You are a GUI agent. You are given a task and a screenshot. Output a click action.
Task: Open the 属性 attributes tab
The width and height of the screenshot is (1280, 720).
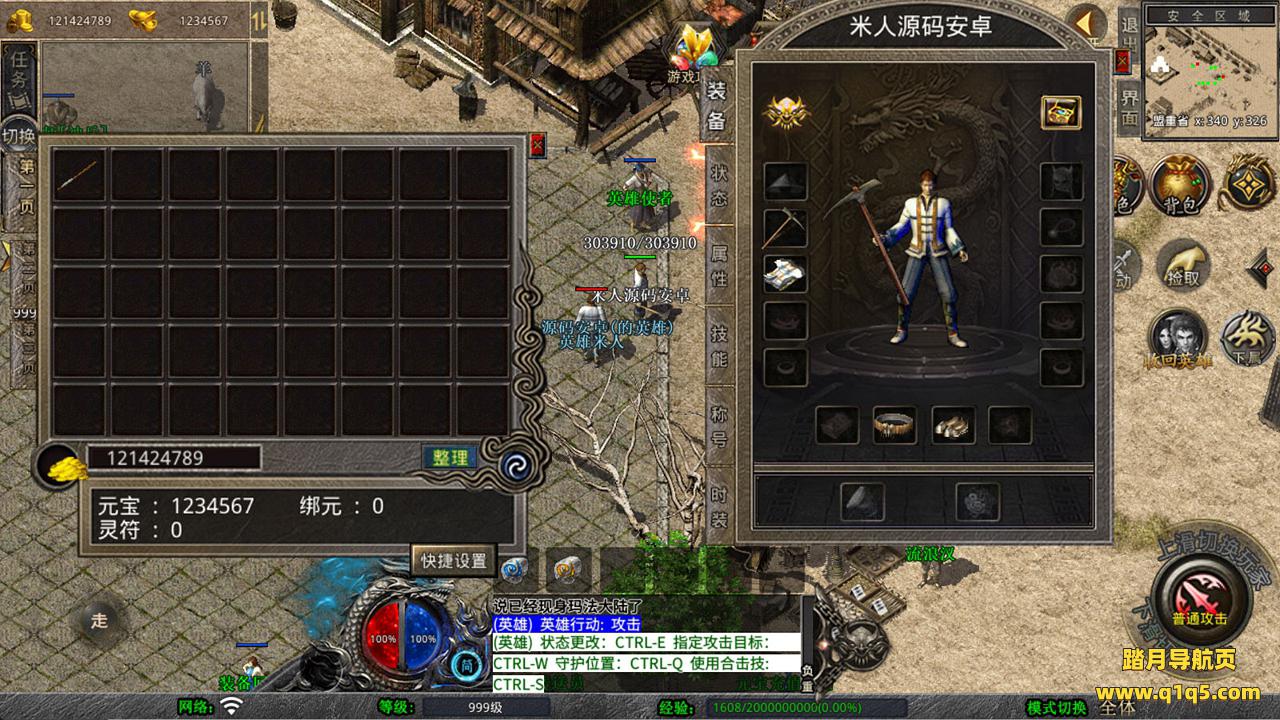[719, 265]
